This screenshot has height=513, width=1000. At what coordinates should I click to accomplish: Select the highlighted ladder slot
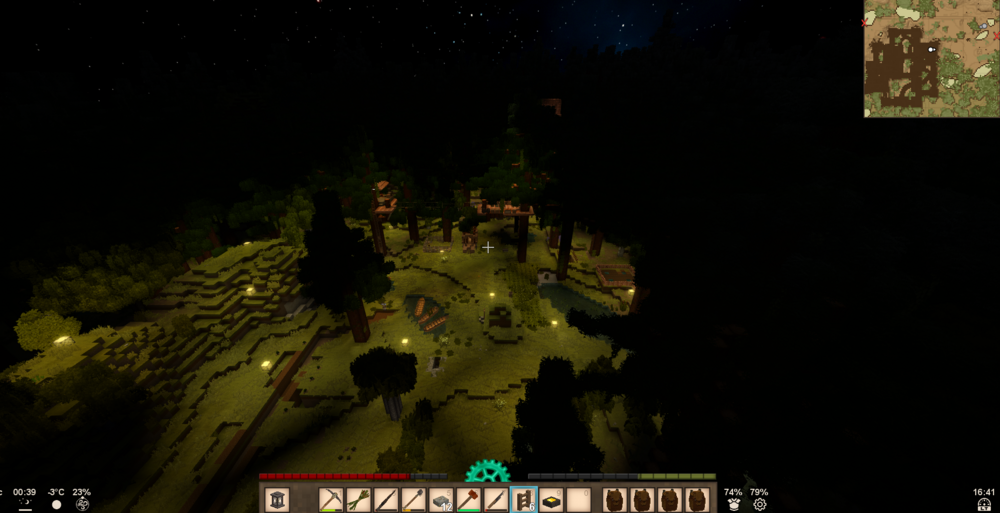[x=524, y=499]
